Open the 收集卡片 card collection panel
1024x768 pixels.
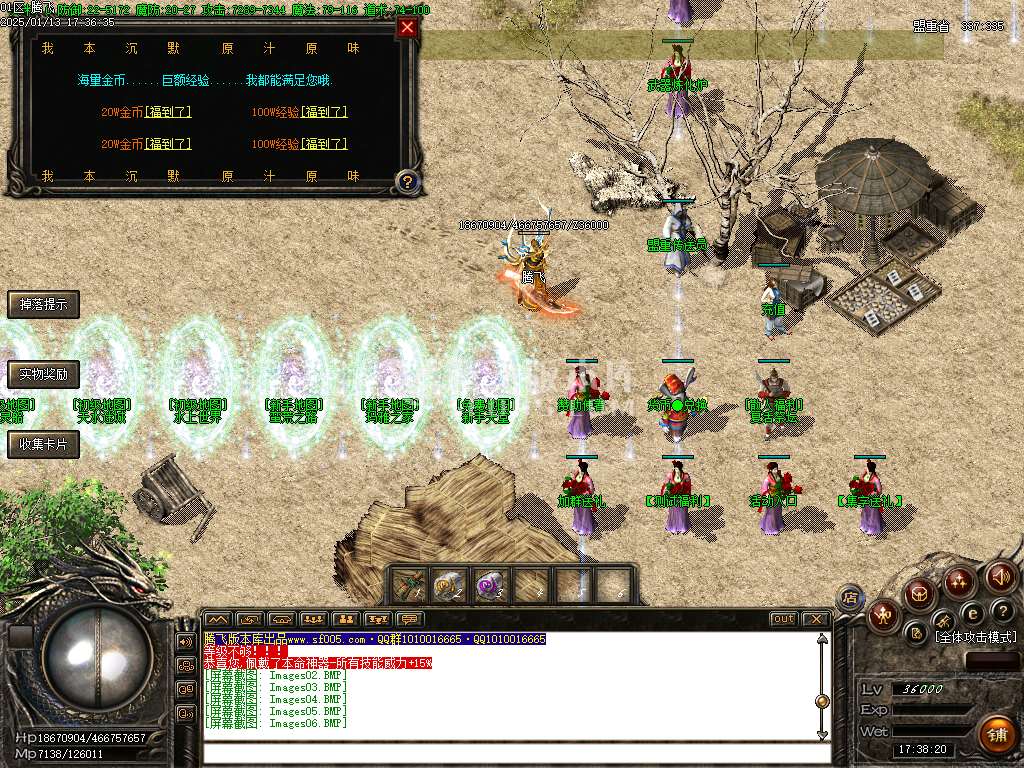43,445
